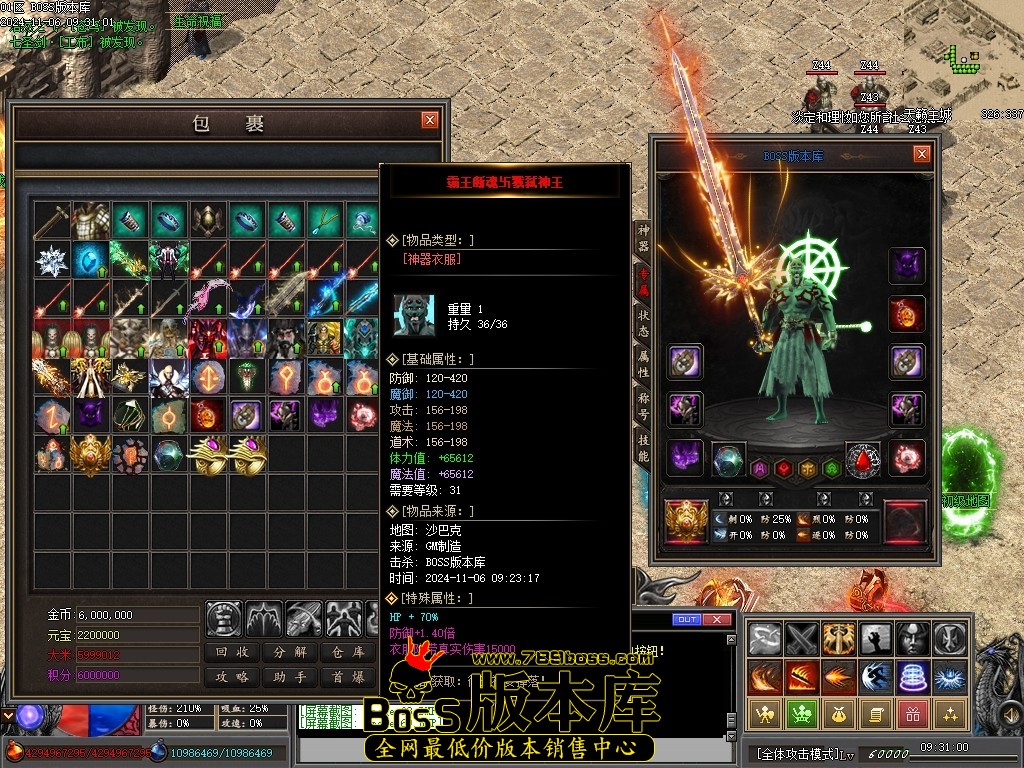Viewport: 1024px width, 768px height.
Task: Open the 仓库 warehouse
Action: click(348, 652)
